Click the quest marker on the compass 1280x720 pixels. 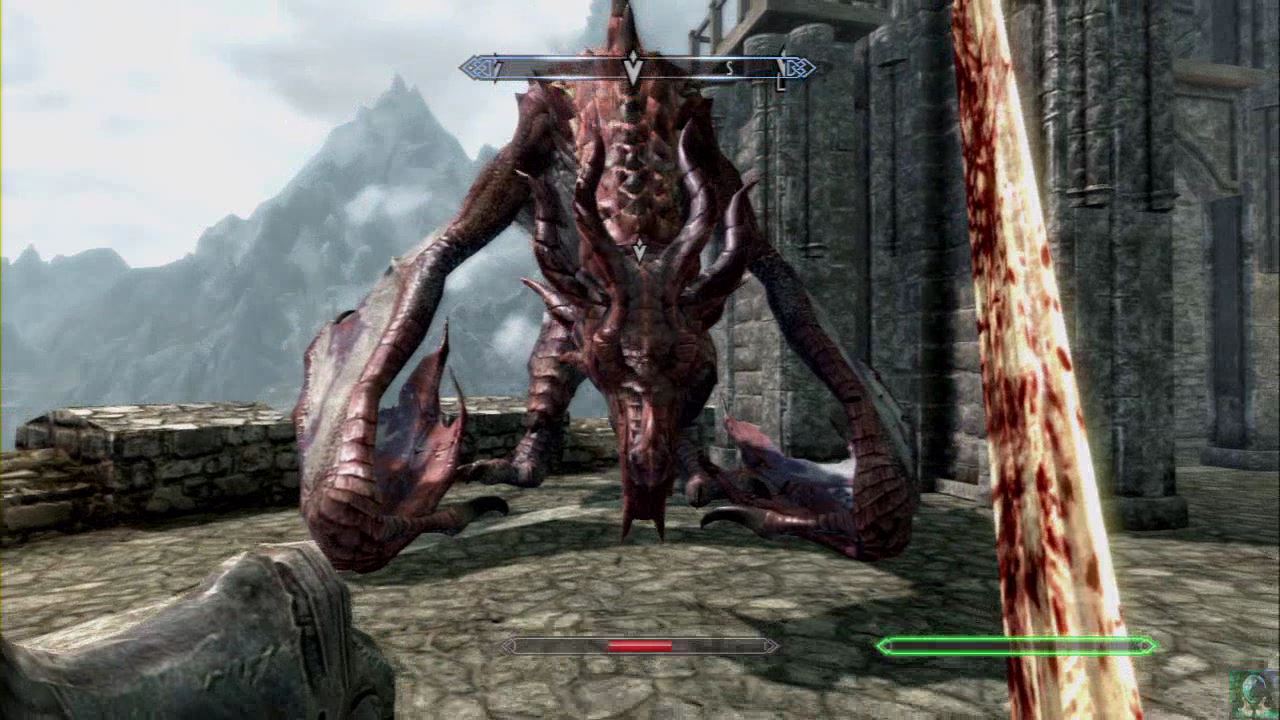click(632, 68)
